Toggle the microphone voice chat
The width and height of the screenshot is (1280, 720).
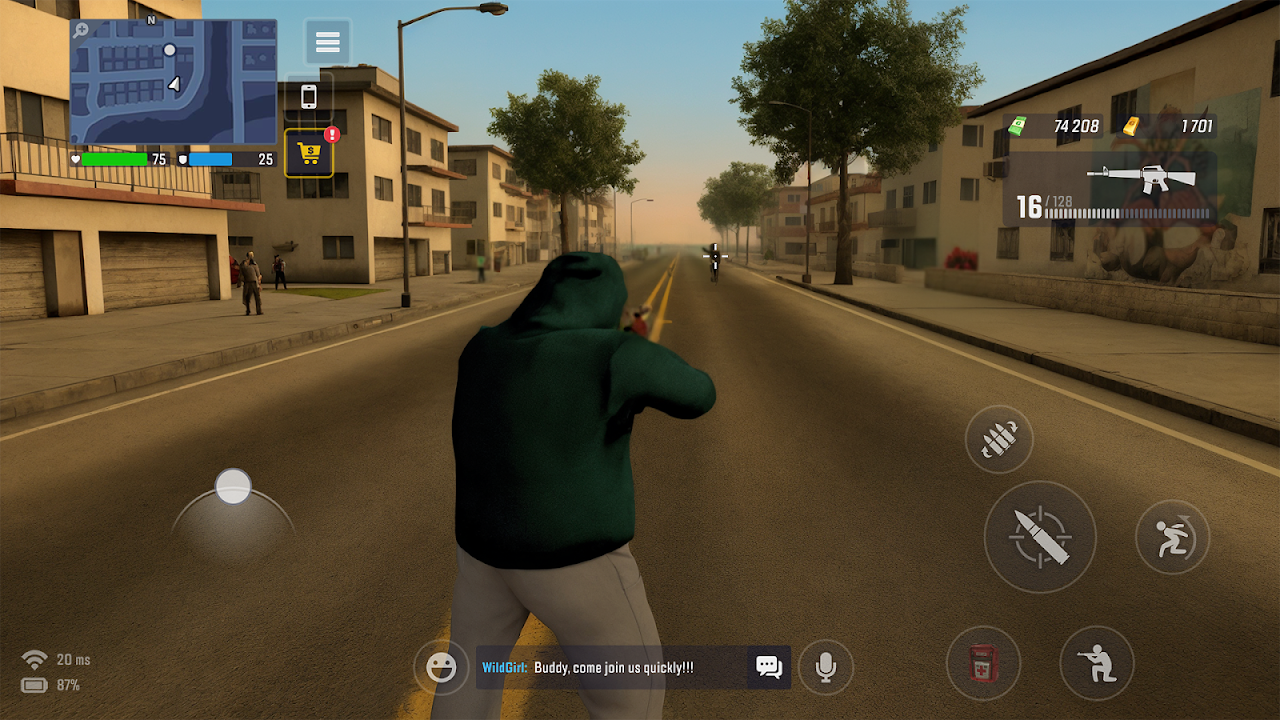click(x=825, y=667)
